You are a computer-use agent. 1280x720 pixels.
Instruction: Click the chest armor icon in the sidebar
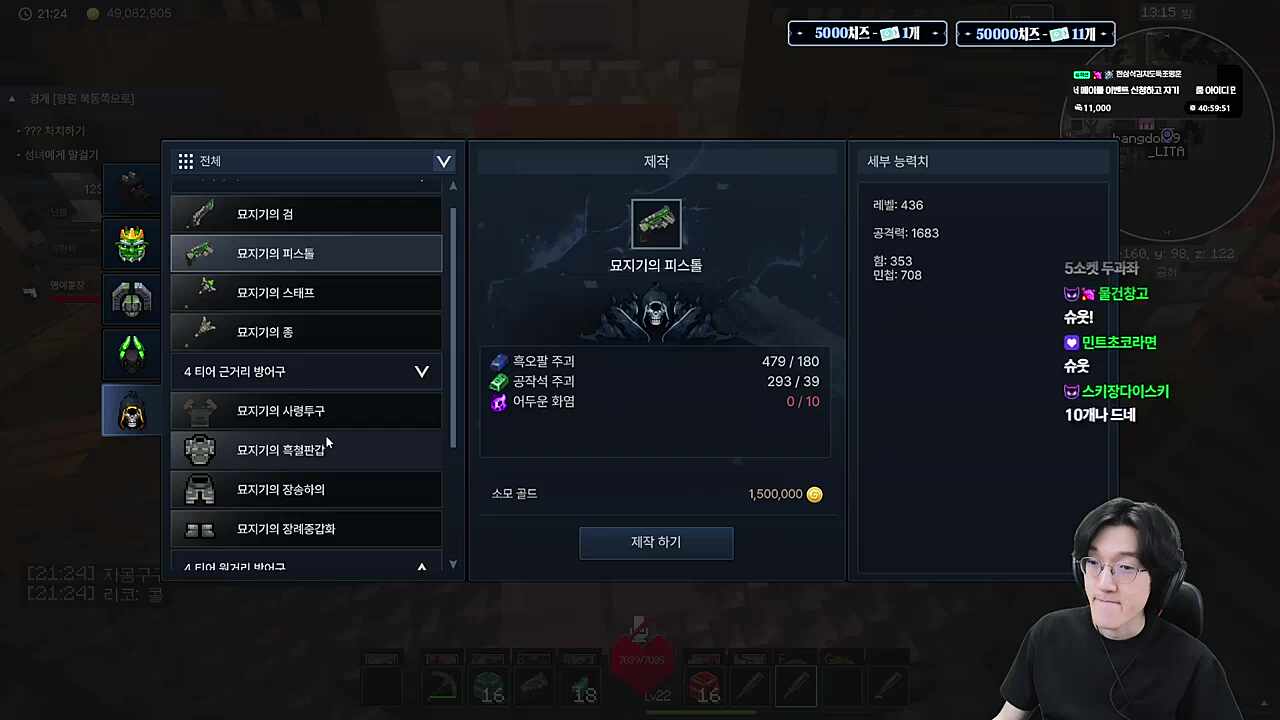click(x=131, y=298)
